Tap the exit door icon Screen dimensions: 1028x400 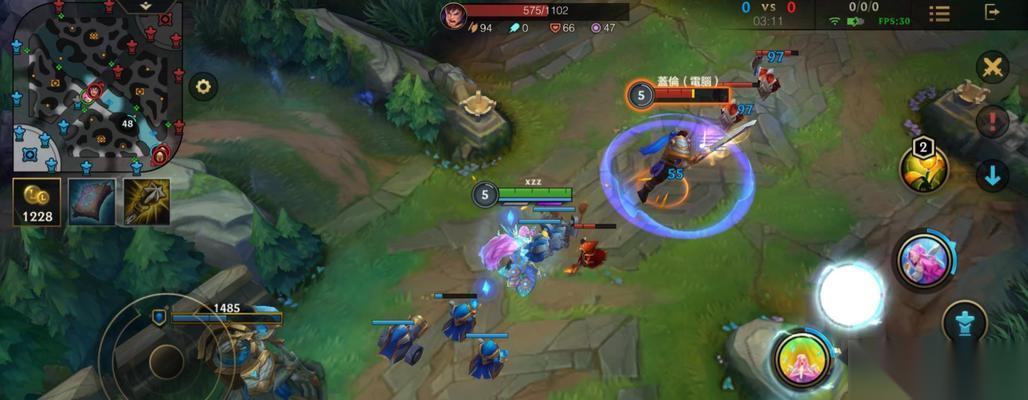click(x=992, y=12)
